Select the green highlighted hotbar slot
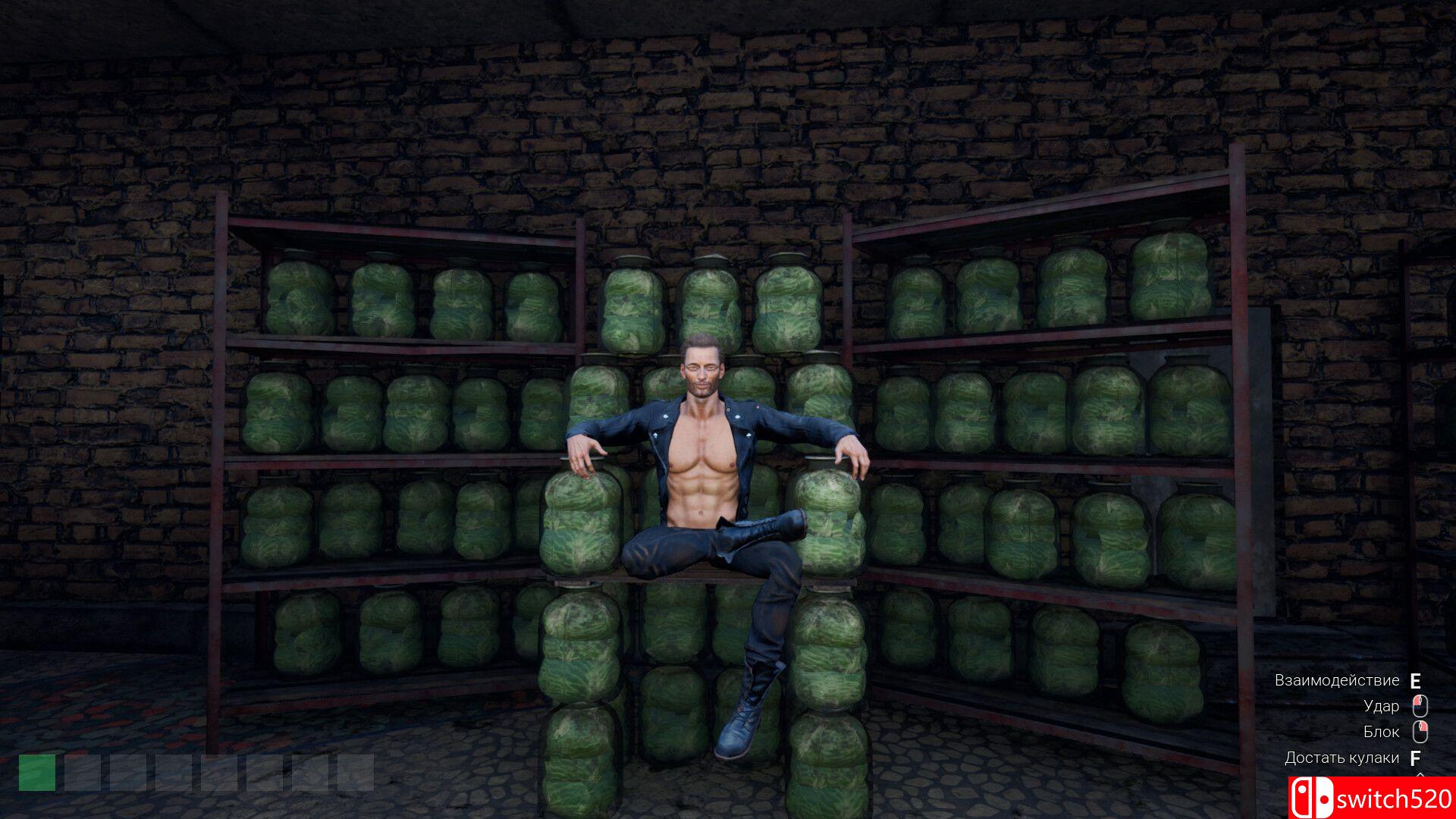Screen dimensions: 1456x819 pos(37,772)
